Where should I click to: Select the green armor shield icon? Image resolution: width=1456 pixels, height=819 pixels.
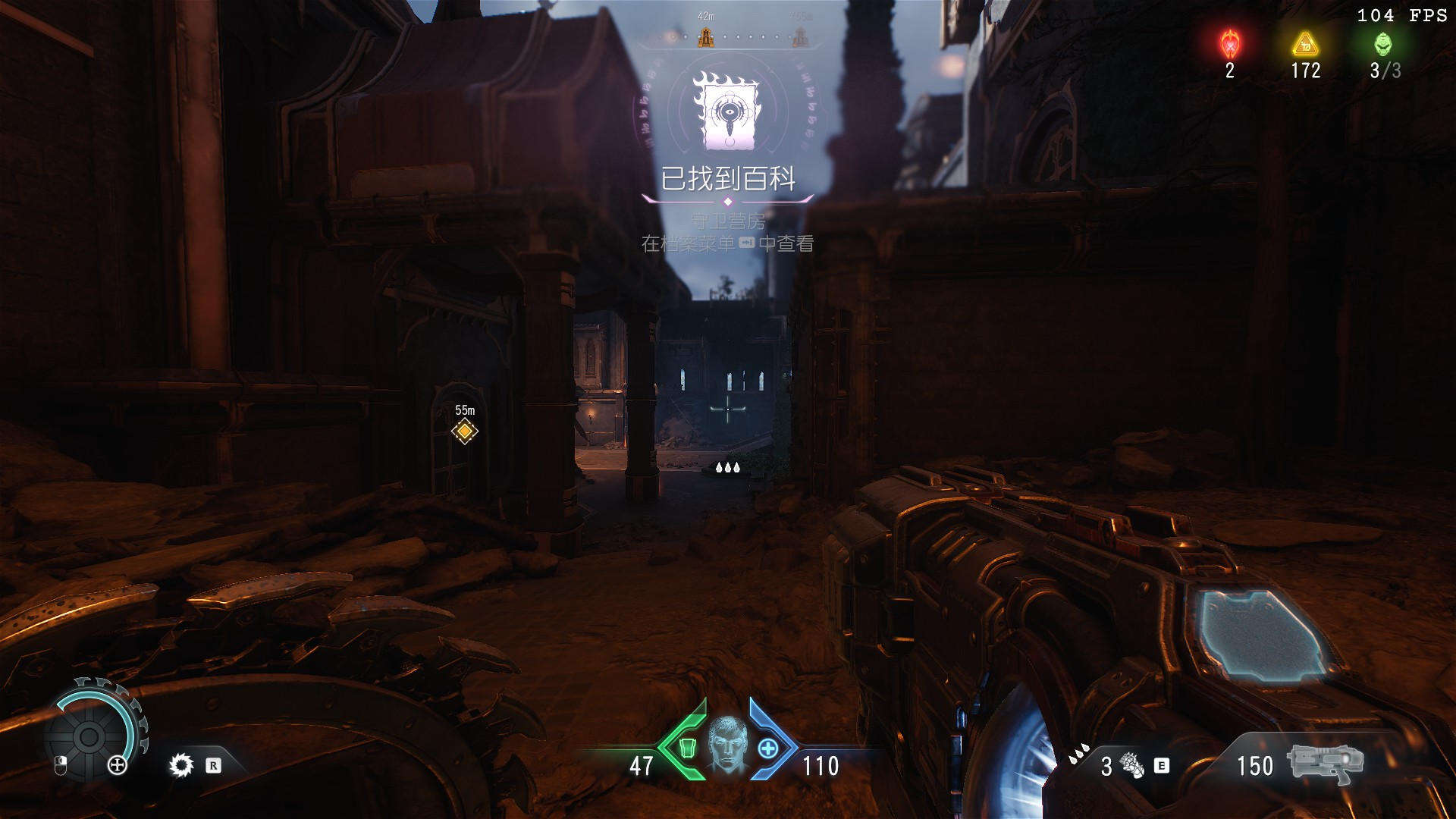pyautogui.click(x=686, y=748)
